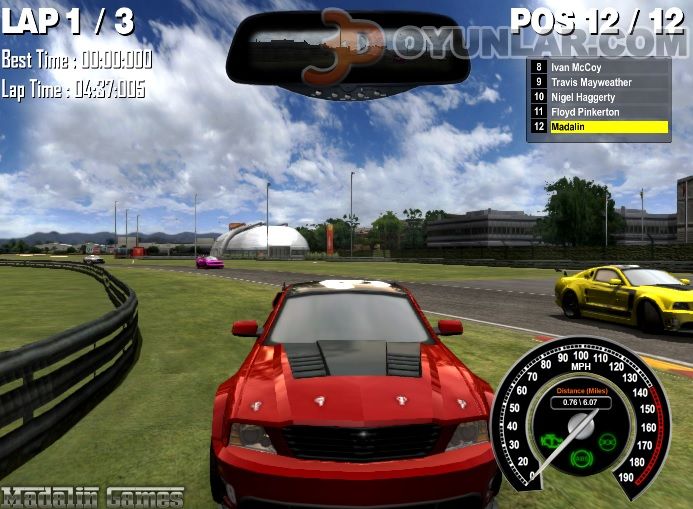The image size is (693, 509).
Task: Click the green engine warning icon
Action: 551,440
